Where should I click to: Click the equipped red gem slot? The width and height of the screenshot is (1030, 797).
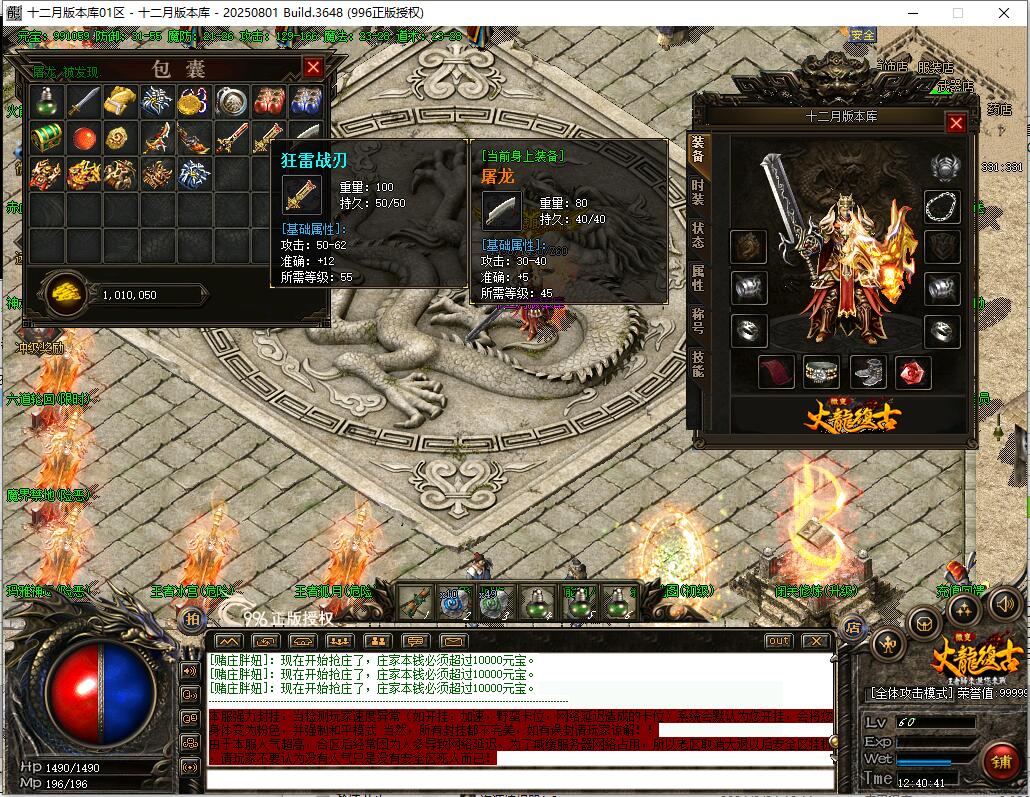pos(913,372)
